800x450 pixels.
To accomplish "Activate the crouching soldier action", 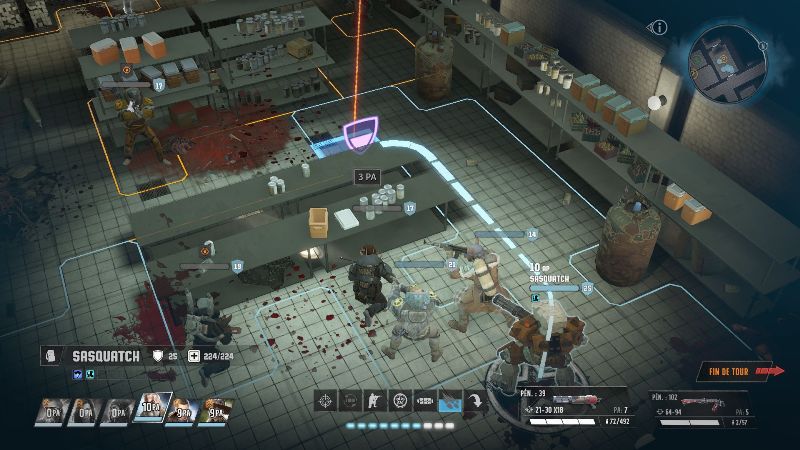I will click(375, 401).
